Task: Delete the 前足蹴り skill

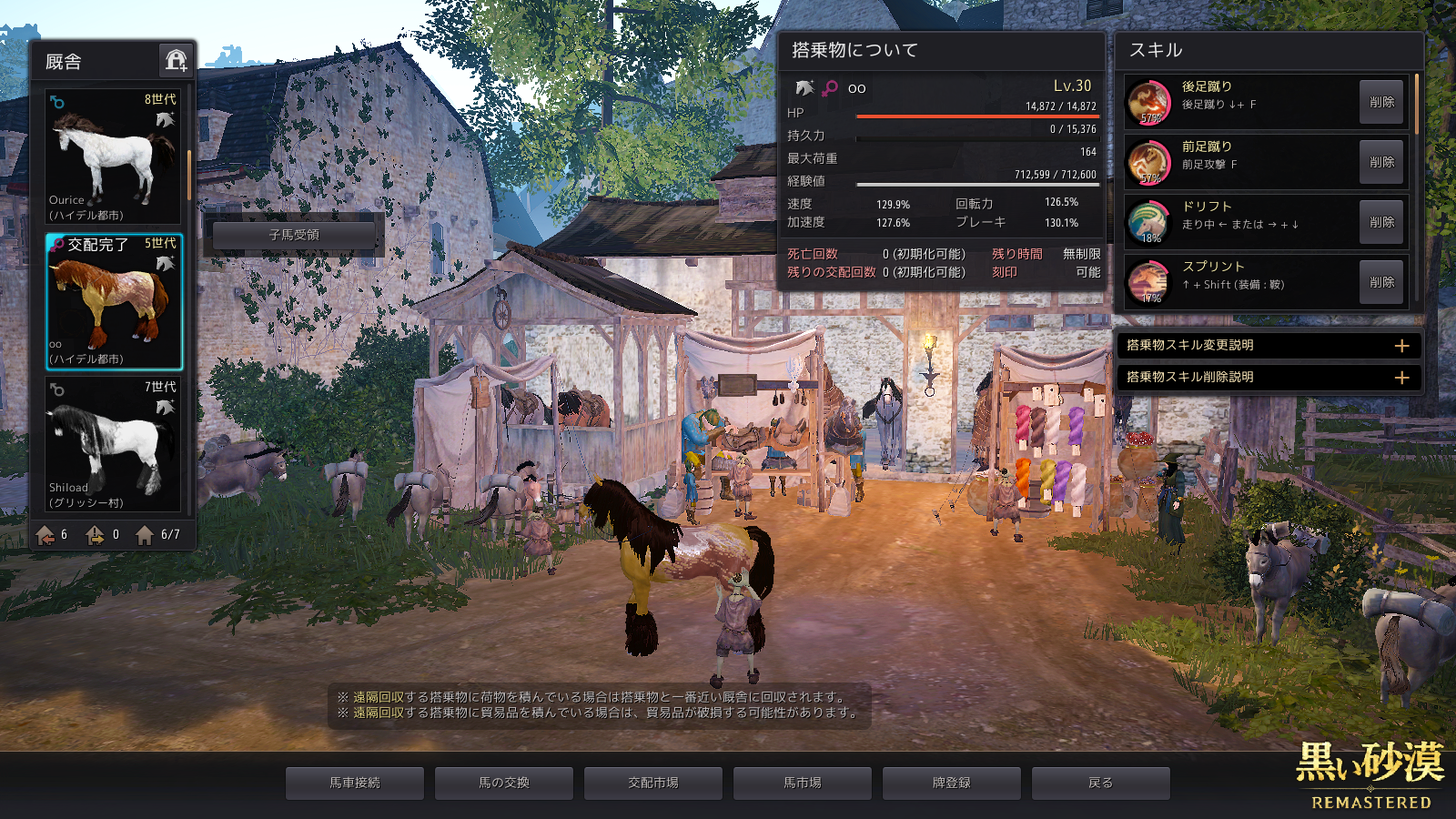Action: click(x=1380, y=162)
